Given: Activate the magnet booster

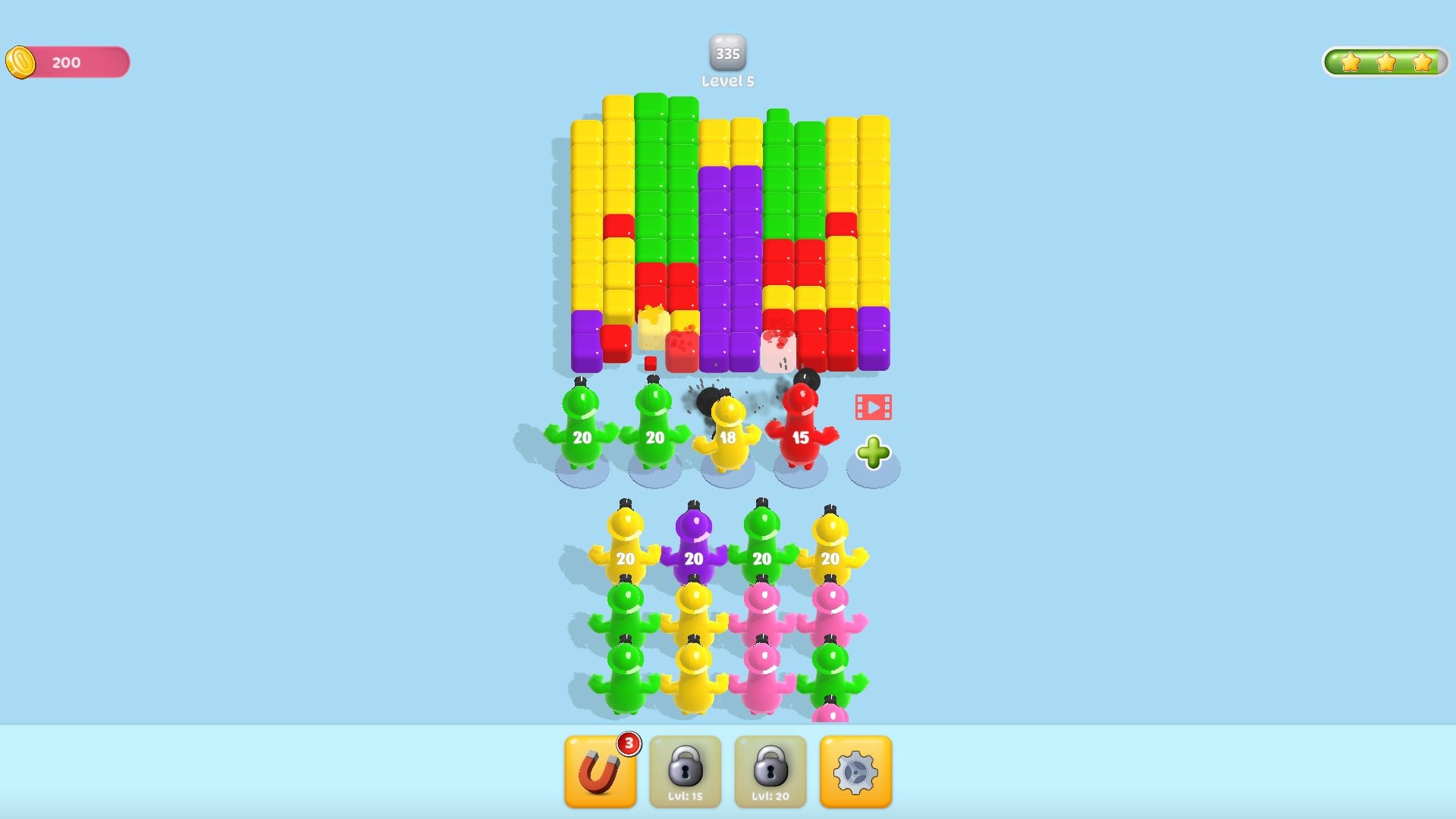Looking at the screenshot, I should coord(601,771).
